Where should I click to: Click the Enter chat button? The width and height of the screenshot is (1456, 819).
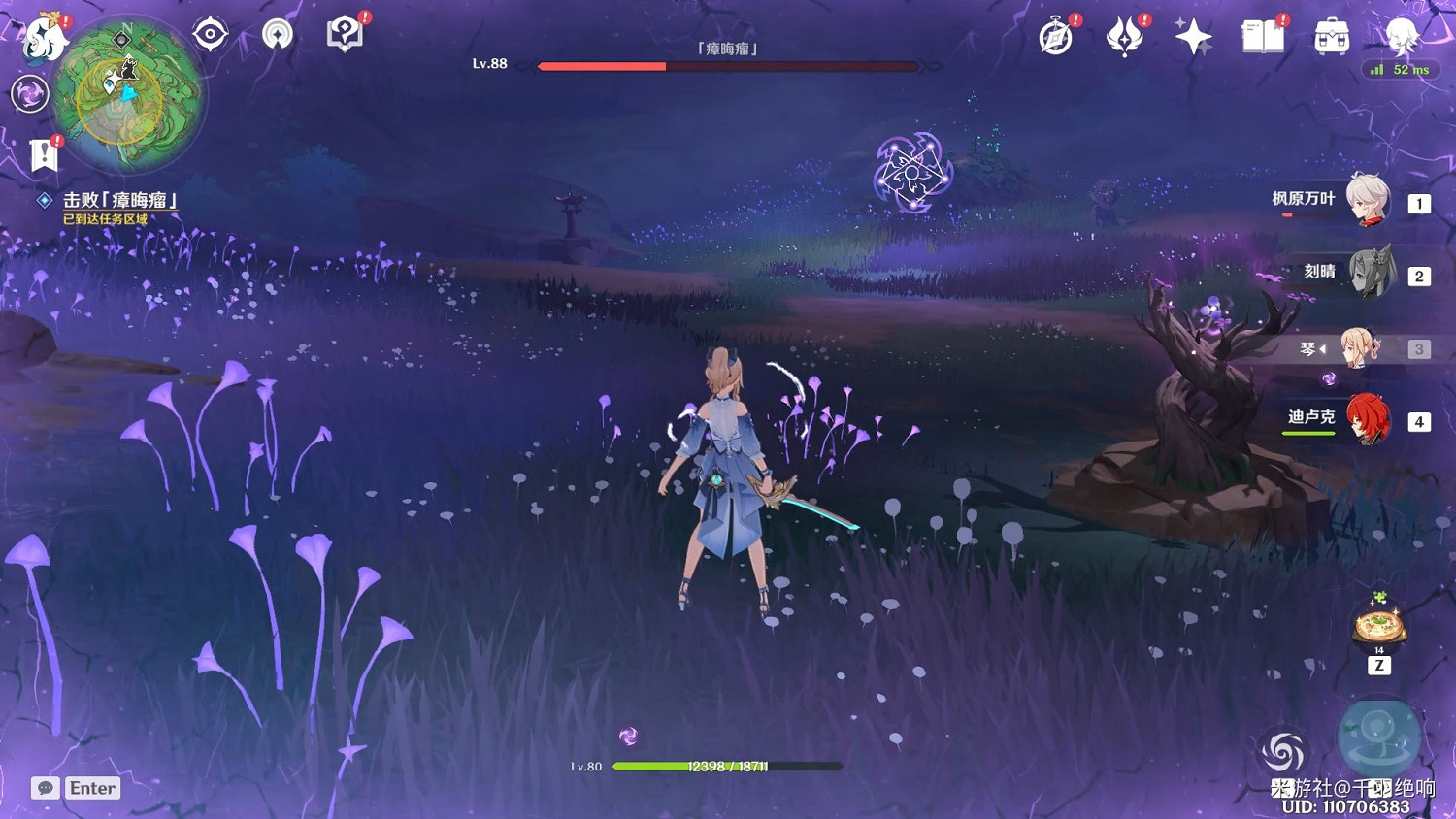pyautogui.click(x=92, y=788)
